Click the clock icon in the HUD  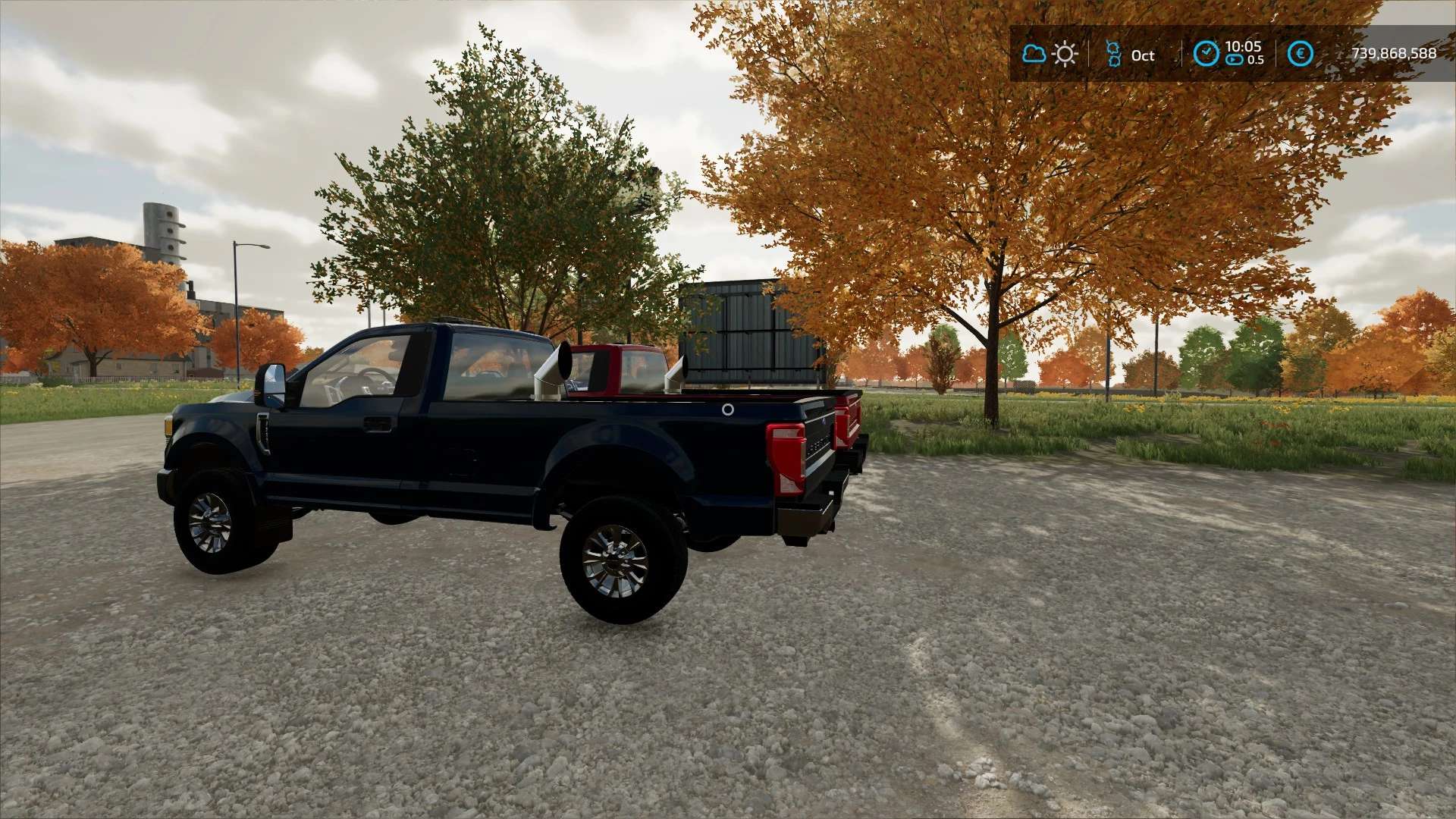click(1206, 54)
